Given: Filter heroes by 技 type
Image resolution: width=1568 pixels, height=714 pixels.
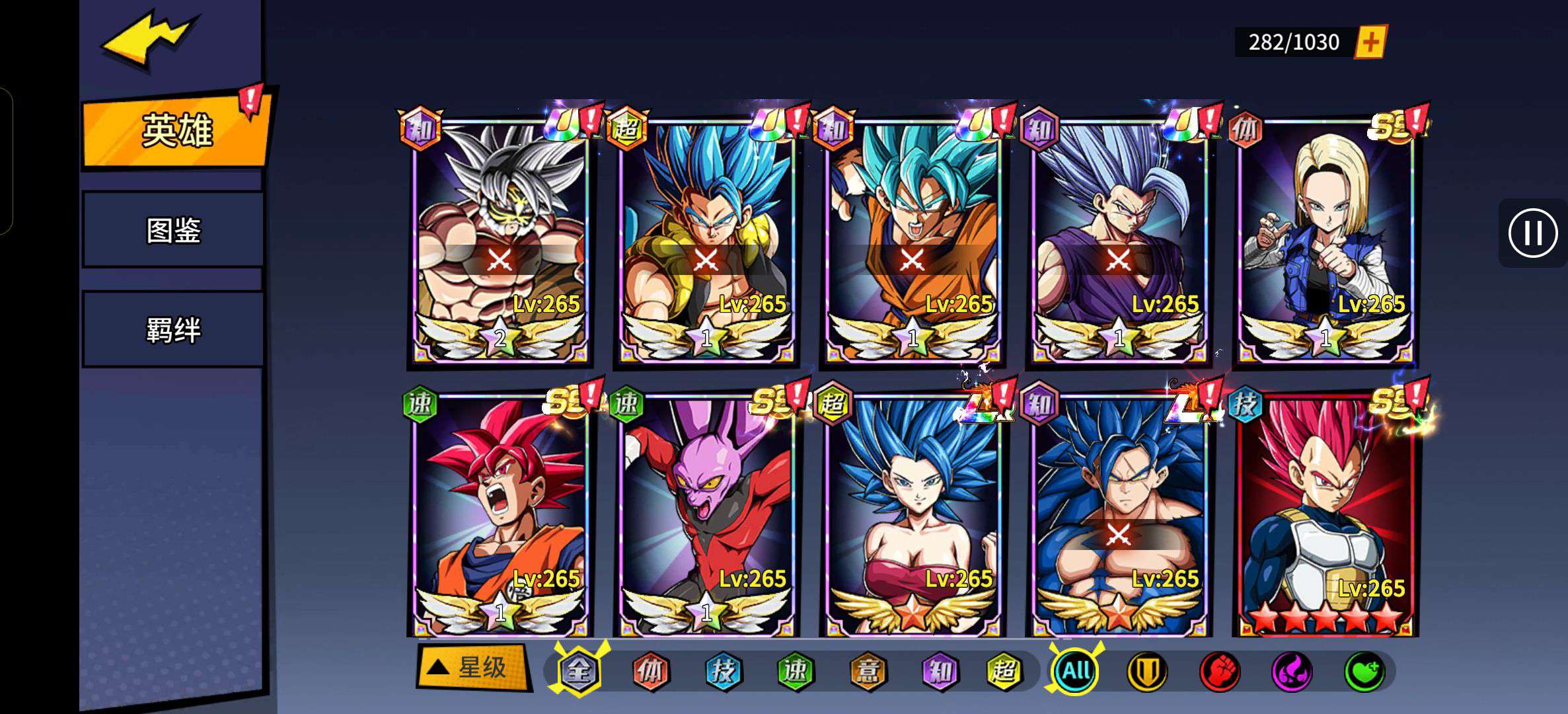Looking at the screenshot, I should 723,672.
